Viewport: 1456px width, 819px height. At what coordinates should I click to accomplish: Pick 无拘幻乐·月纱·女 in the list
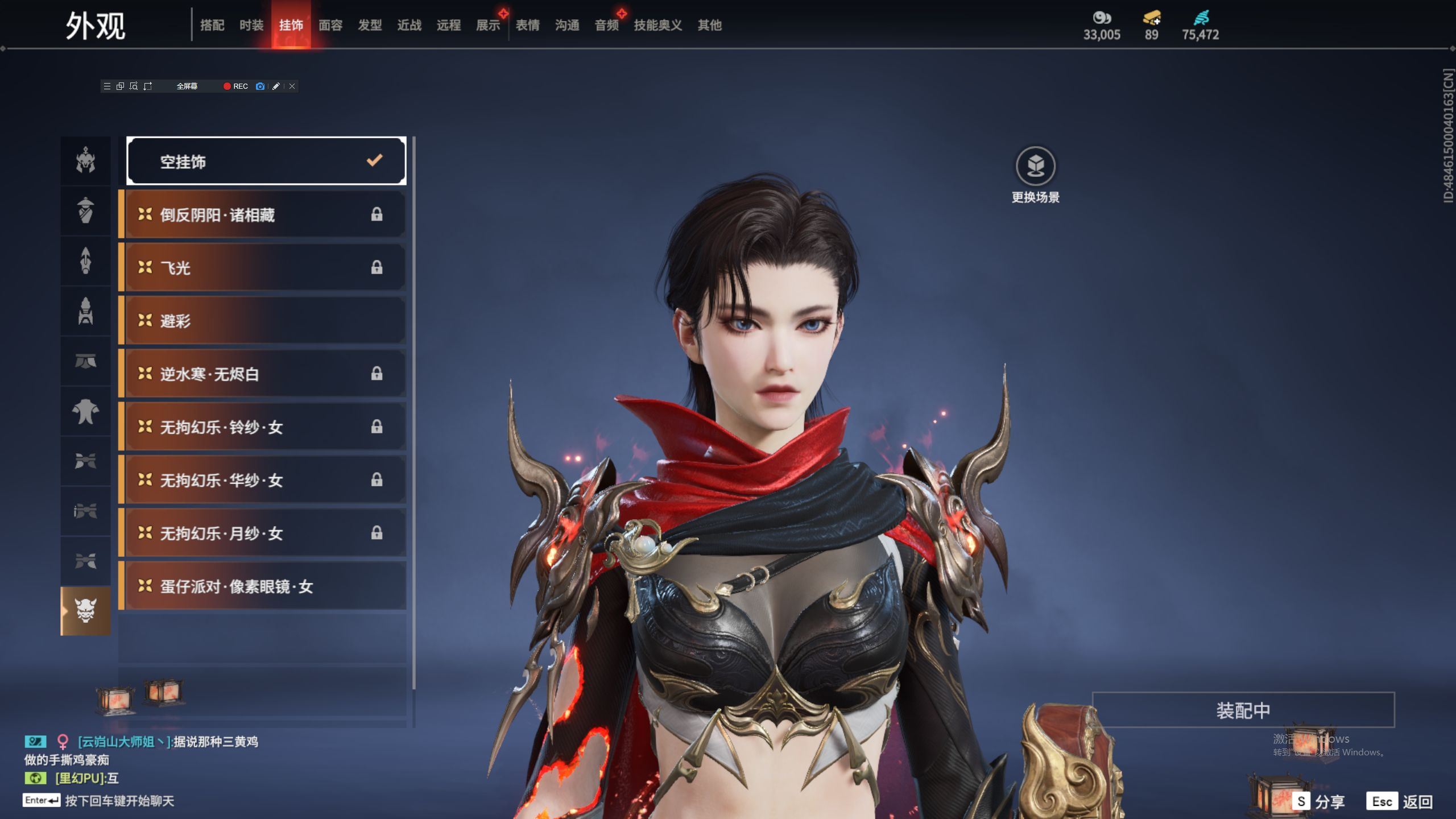[264, 533]
